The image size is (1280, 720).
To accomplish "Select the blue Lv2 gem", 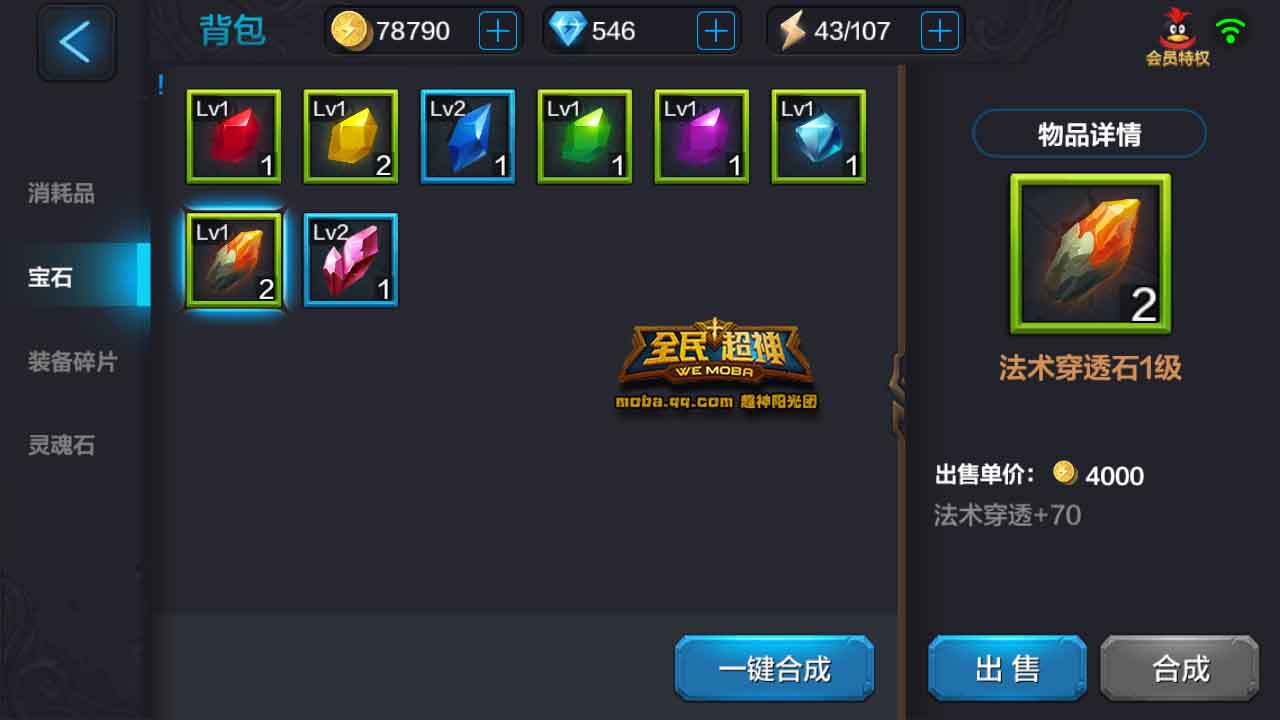I will coord(467,136).
